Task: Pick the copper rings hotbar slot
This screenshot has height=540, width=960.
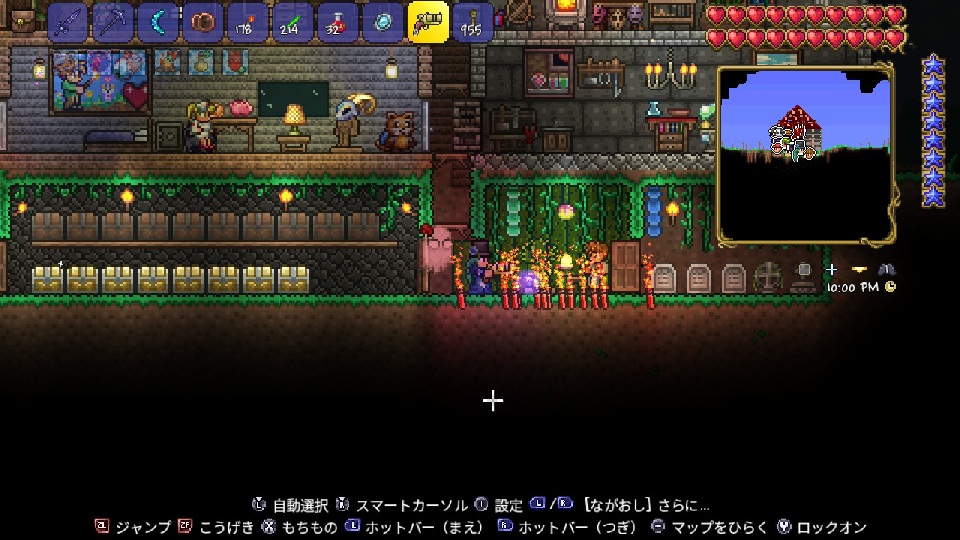Action: tap(202, 22)
